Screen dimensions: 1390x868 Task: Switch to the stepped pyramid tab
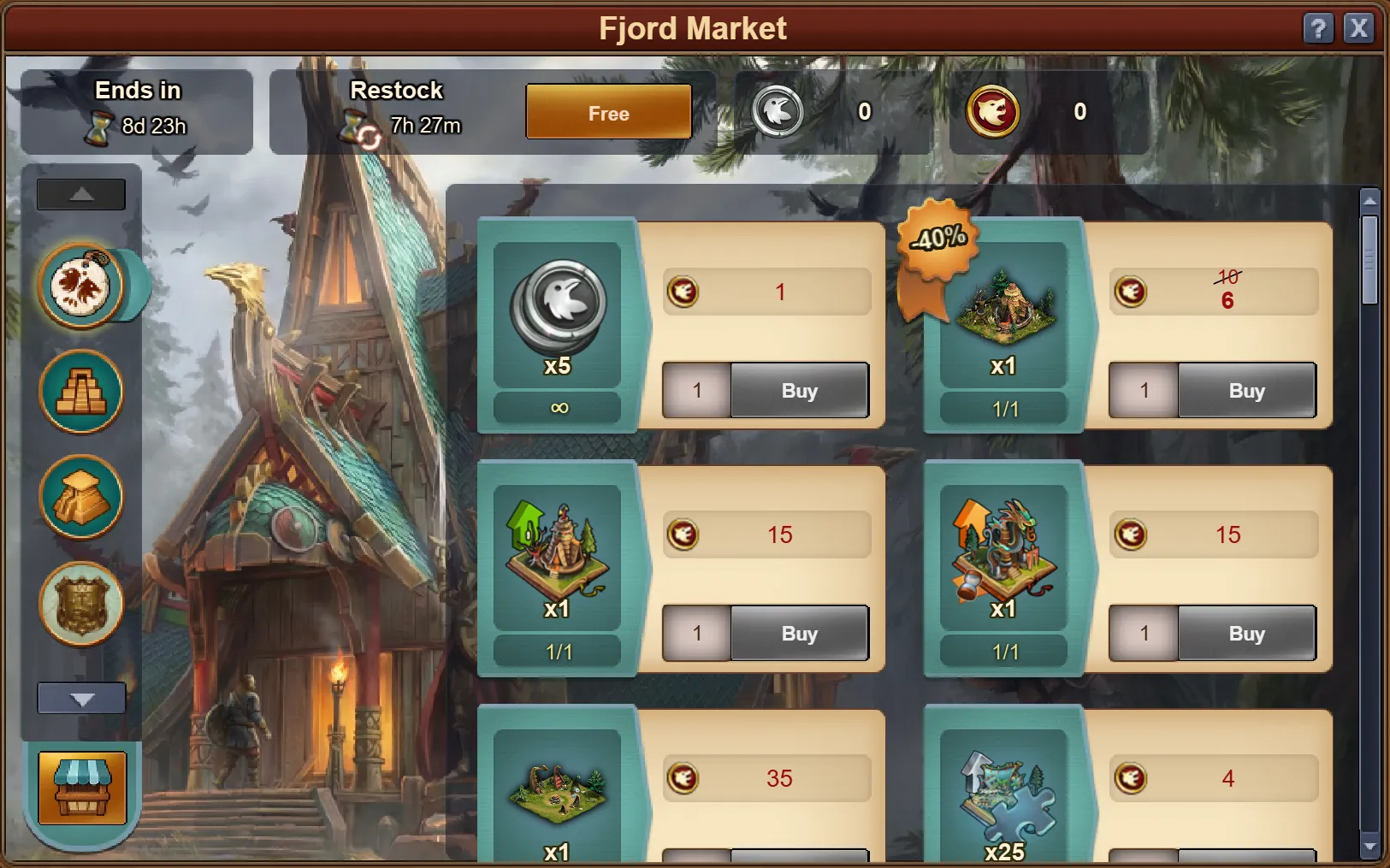[x=81, y=393]
